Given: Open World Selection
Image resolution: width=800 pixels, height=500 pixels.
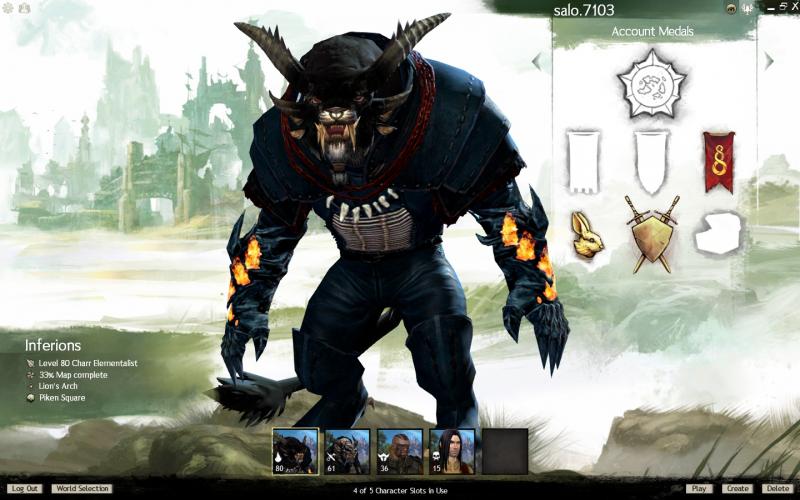Looking at the screenshot, I should click(81, 489).
